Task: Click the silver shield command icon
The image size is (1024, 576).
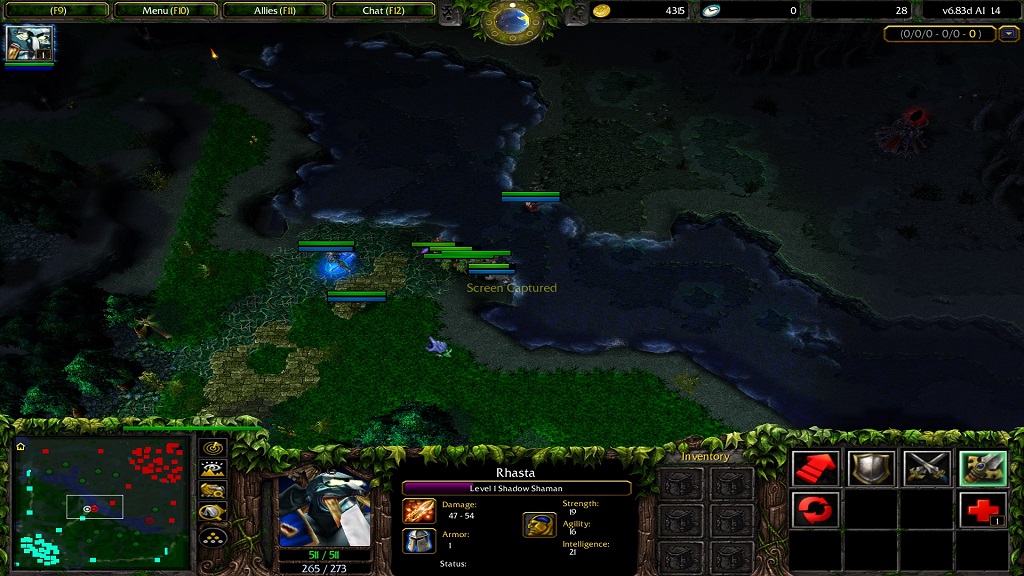Action: tap(871, 468)
